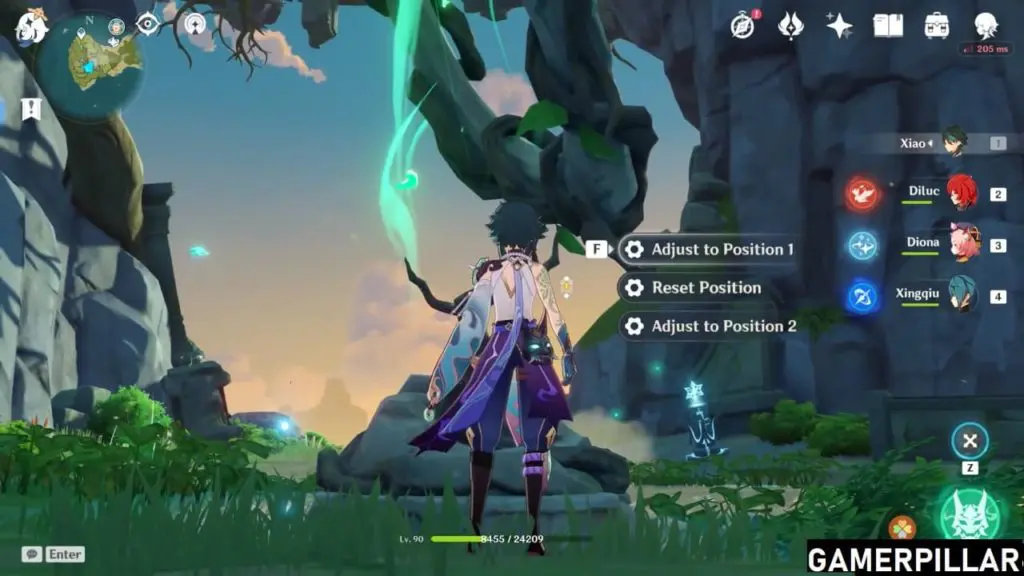
Task: Open the backpack inventory icon
Action: pyautogui.click(x=937, y=25)
